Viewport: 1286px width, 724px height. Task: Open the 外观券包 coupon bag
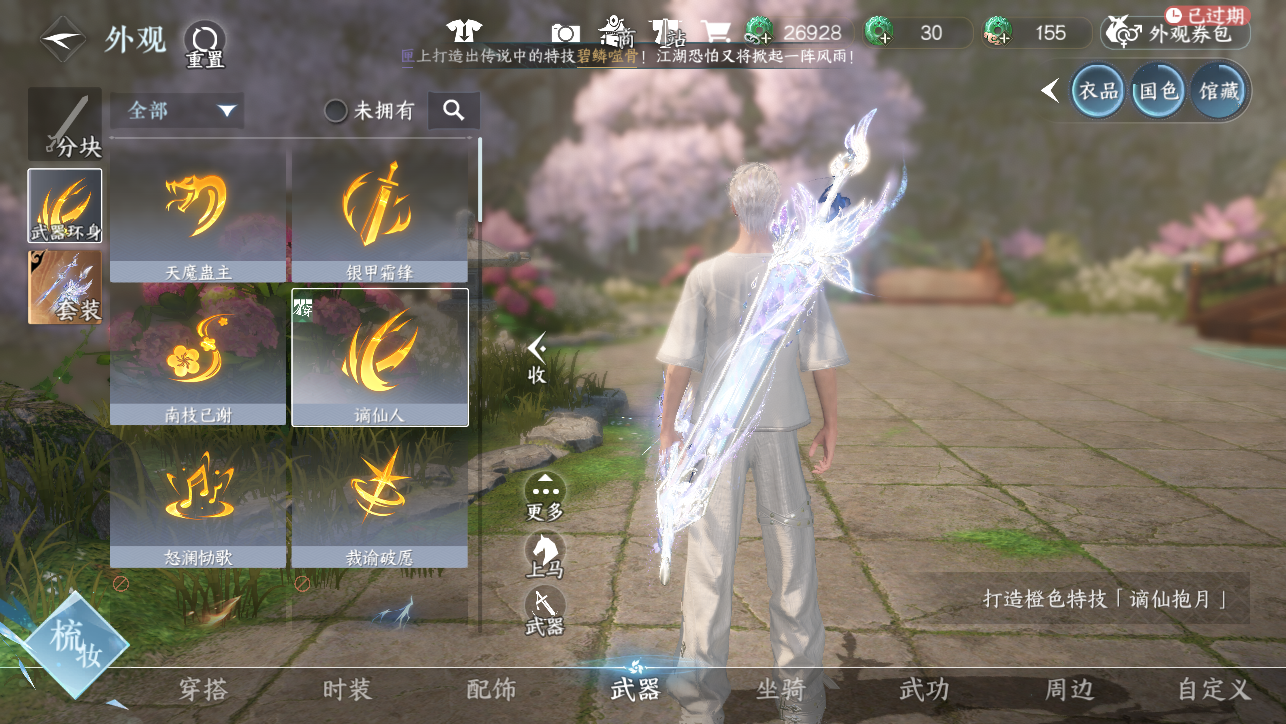click(x=1175, y=33)
